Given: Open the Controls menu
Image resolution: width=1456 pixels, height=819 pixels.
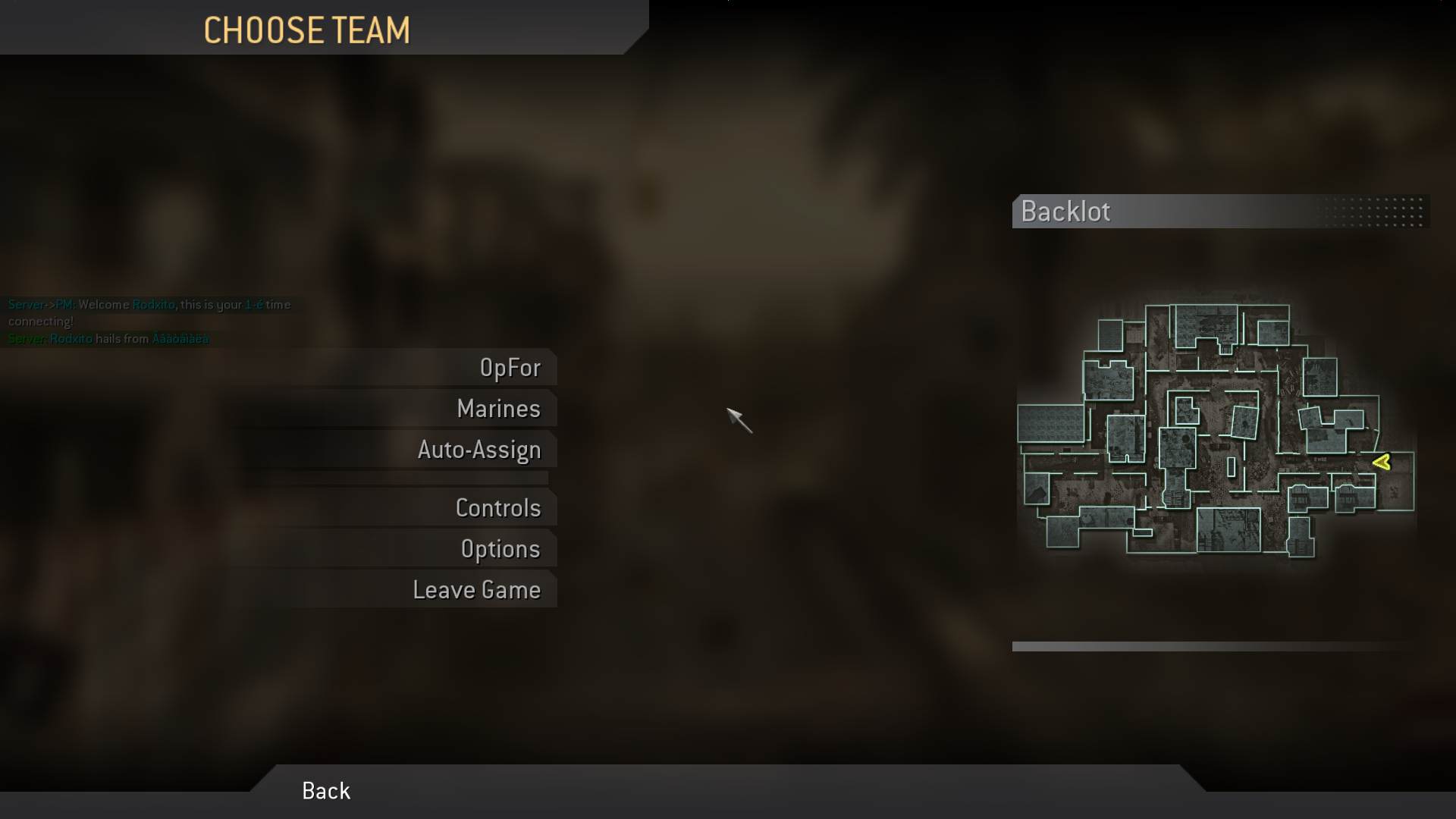Looking at the screenshot, I should [x=498, y=507].
